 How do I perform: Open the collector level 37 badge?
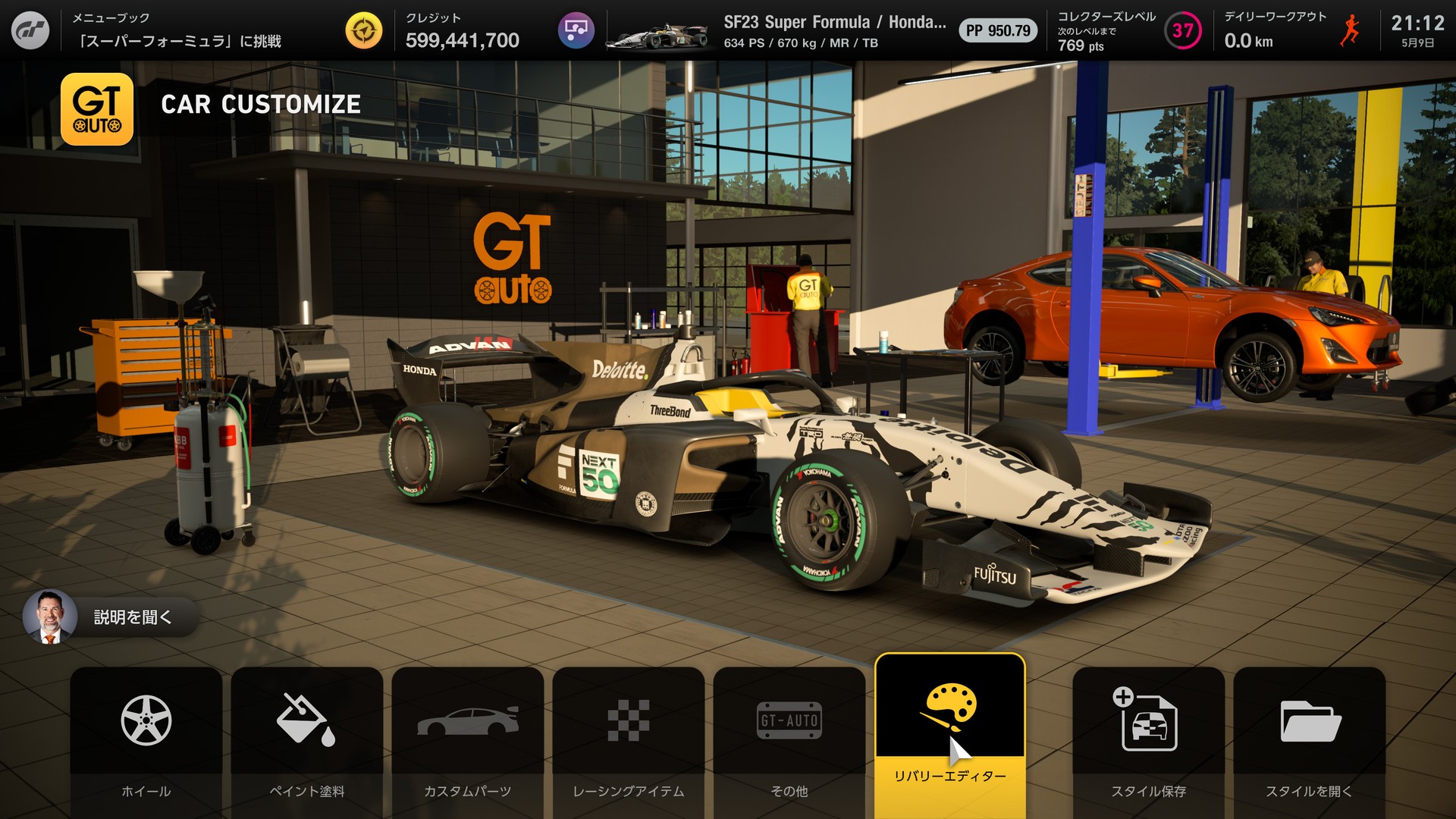tap(1182, 30)
